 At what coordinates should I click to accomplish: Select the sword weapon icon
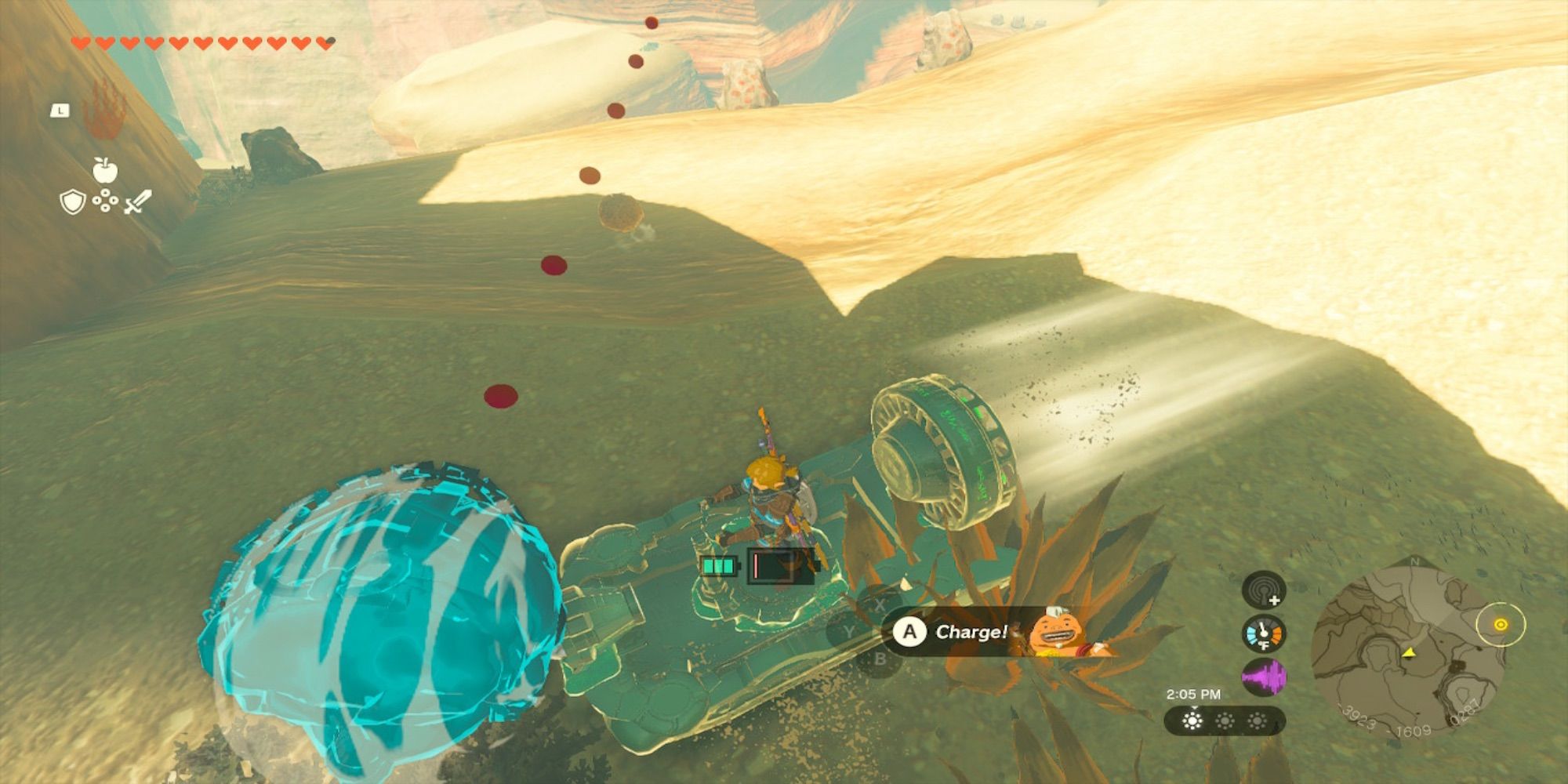pos(138,202)
